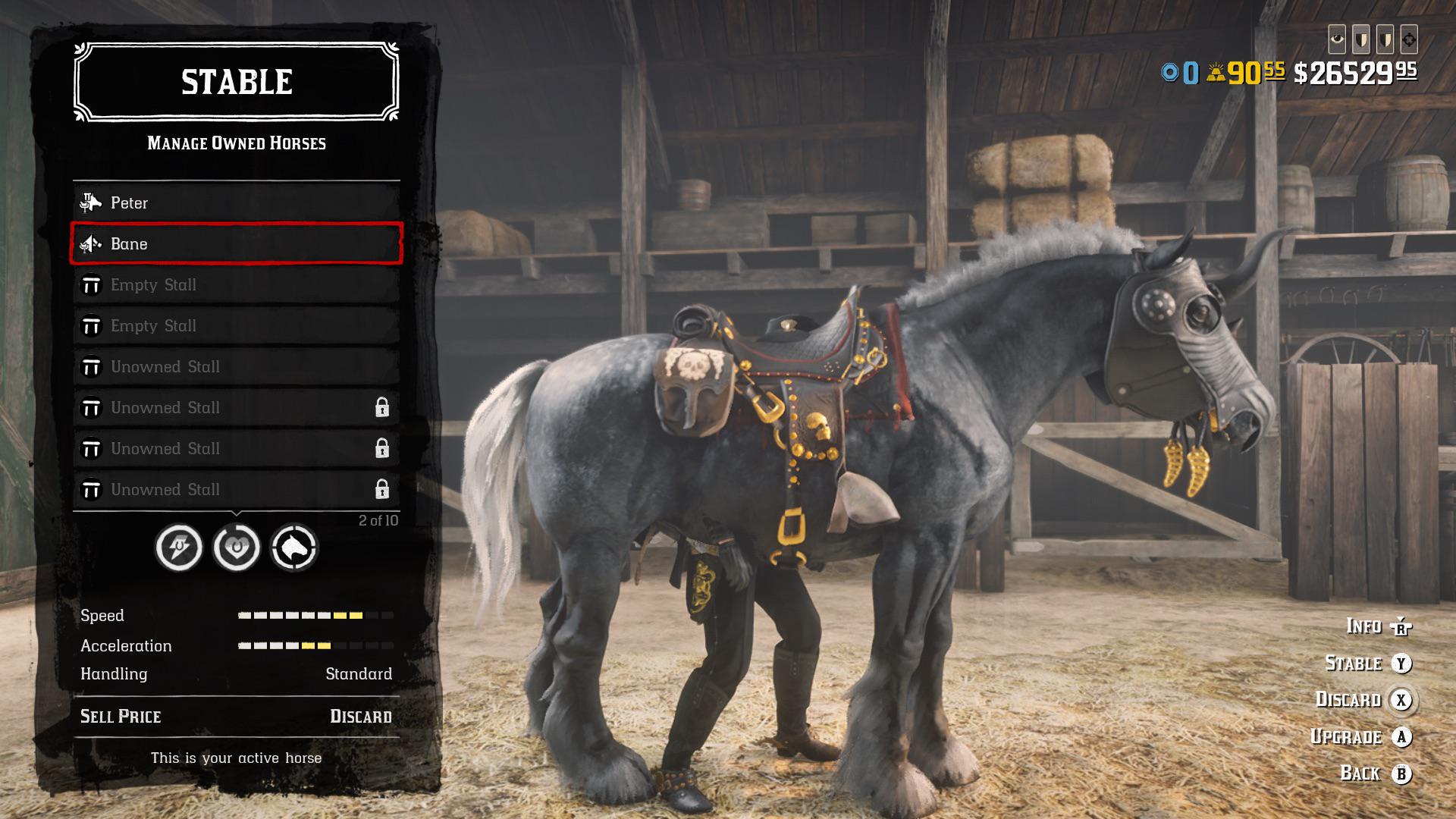Click the shield status icon top-right
The height and width of the screenshot is (819, 1456).
click(x=1363, y=39)
